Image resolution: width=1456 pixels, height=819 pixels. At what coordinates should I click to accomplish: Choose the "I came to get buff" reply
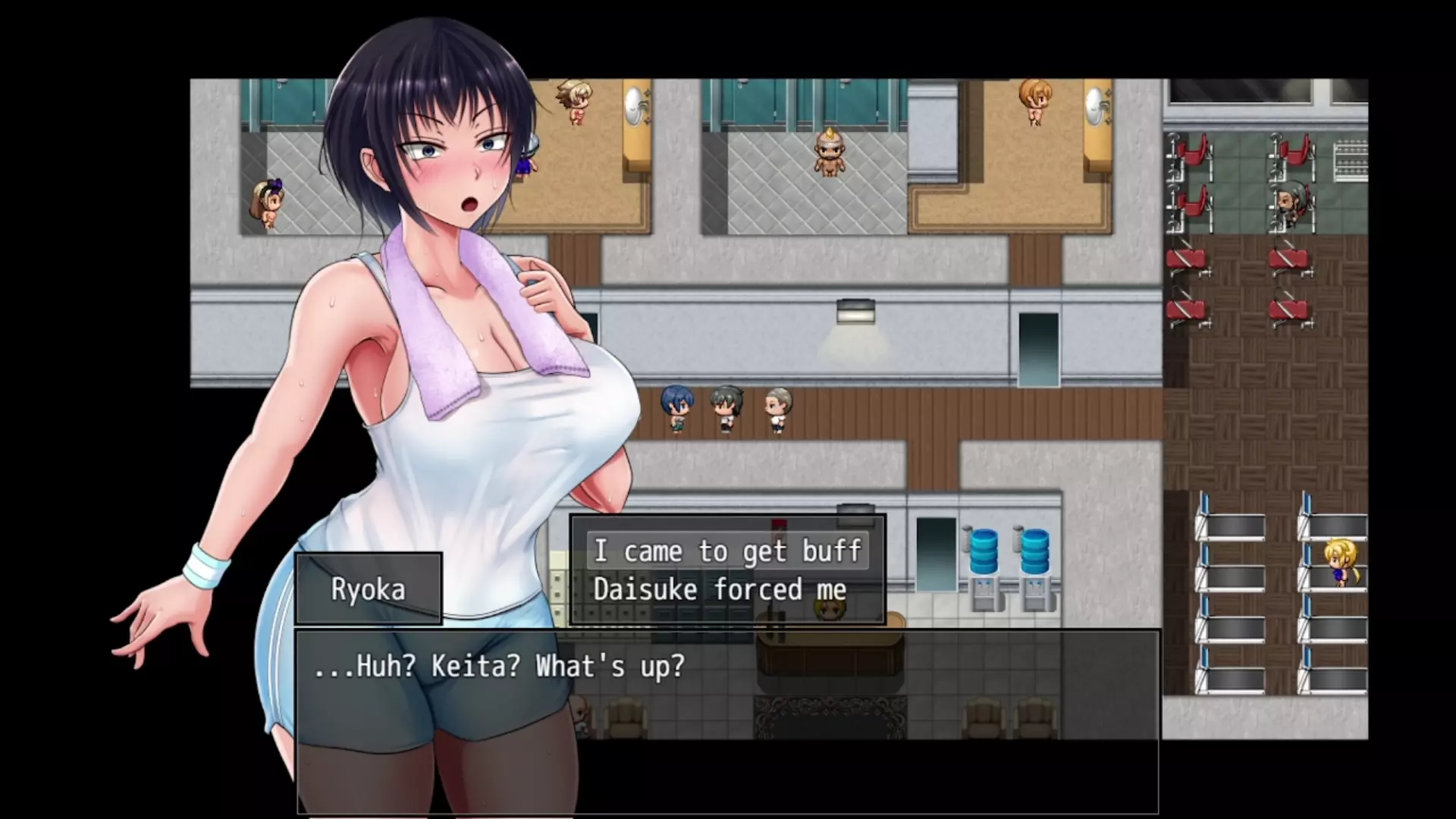pyautogui.click(x=727, y=551)
